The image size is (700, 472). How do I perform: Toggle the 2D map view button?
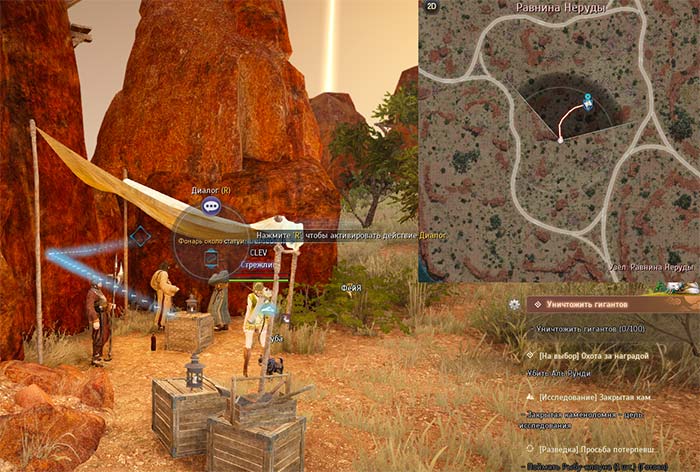click(x=430, y=7)
